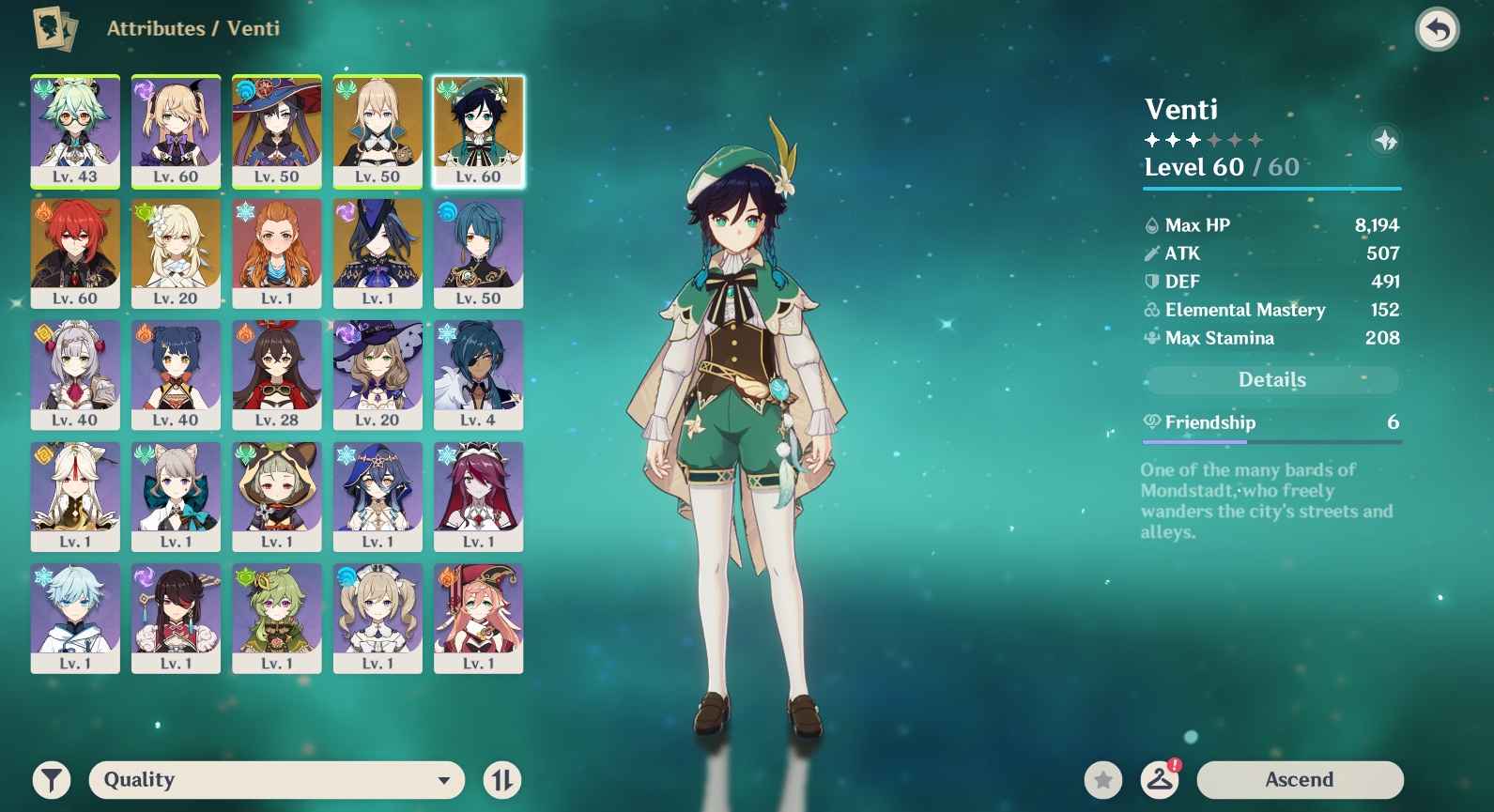Screen dimensions: 1494x812
Task: Select Mona's Lv. 50 portrait
Action: [x=277, y=131]
